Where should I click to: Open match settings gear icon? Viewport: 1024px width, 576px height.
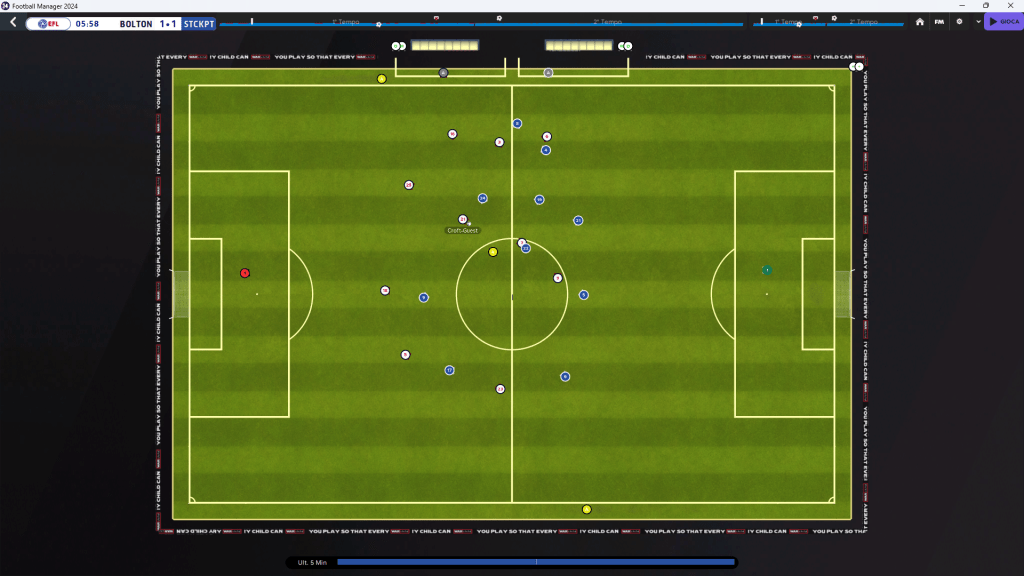point(959,22)
